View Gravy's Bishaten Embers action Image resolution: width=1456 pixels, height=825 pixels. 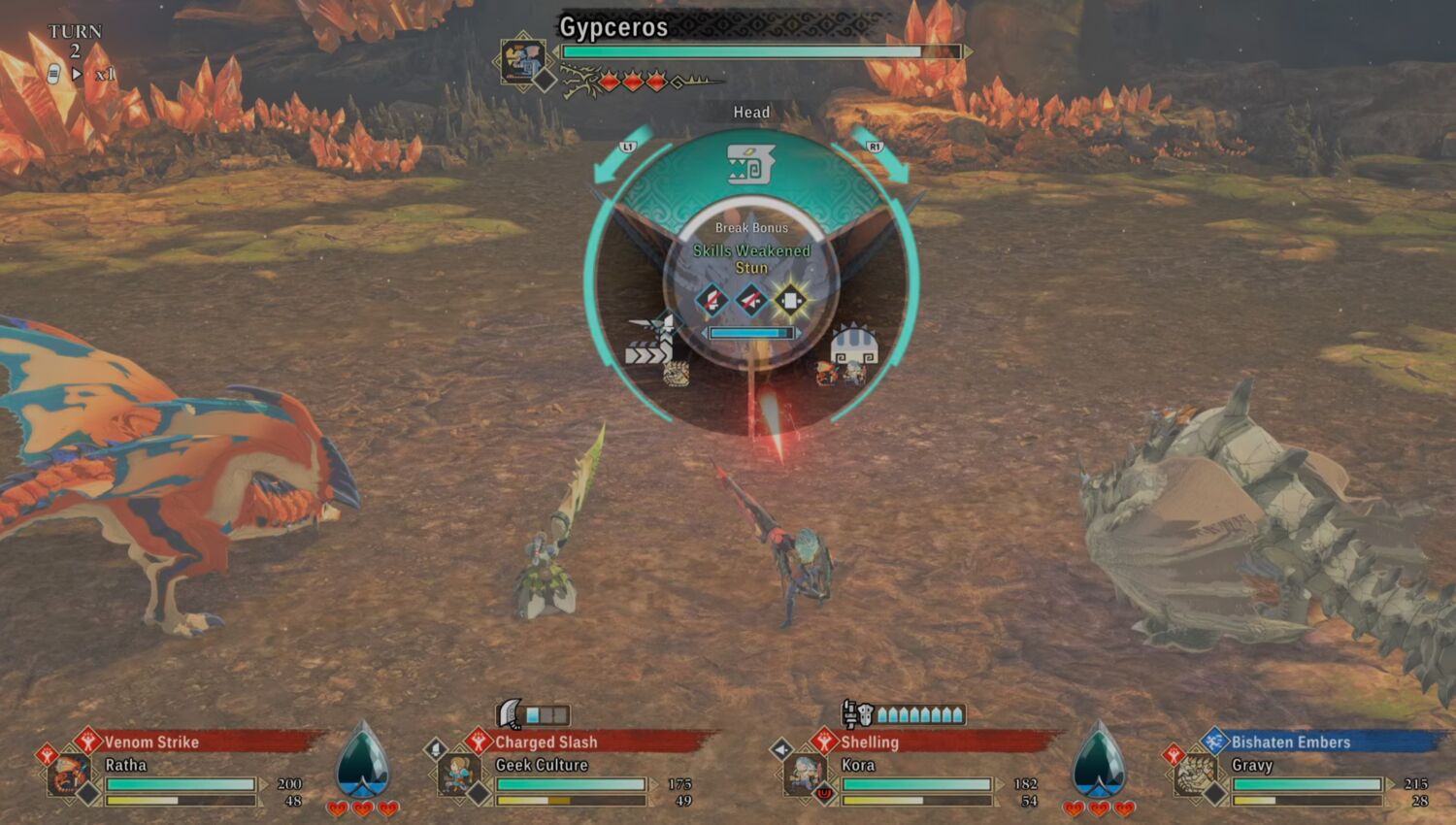1290,742
